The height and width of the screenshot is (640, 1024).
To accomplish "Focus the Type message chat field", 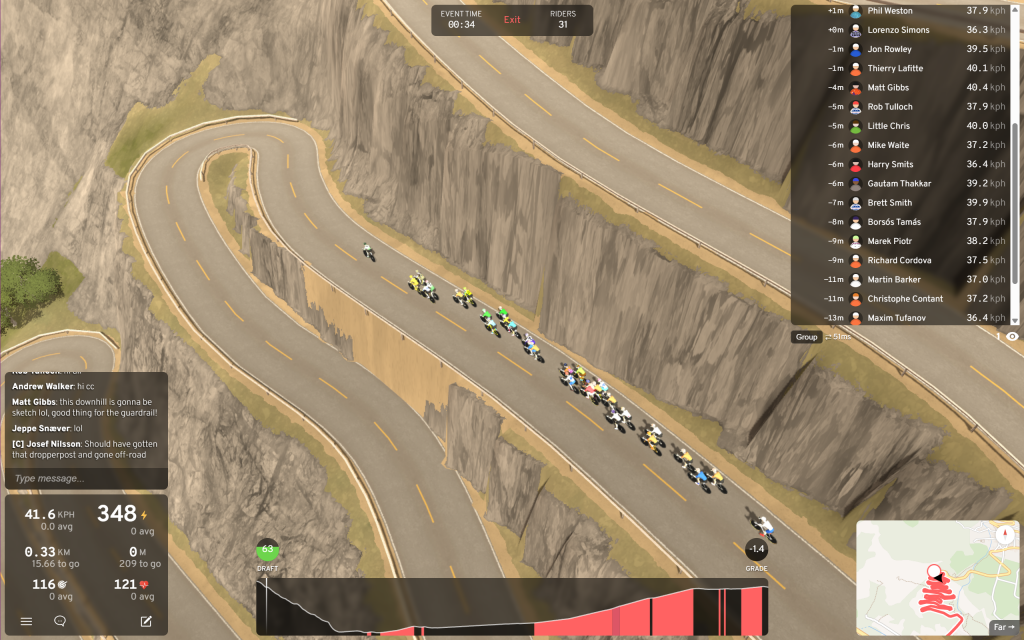I will tap(85, 478).
